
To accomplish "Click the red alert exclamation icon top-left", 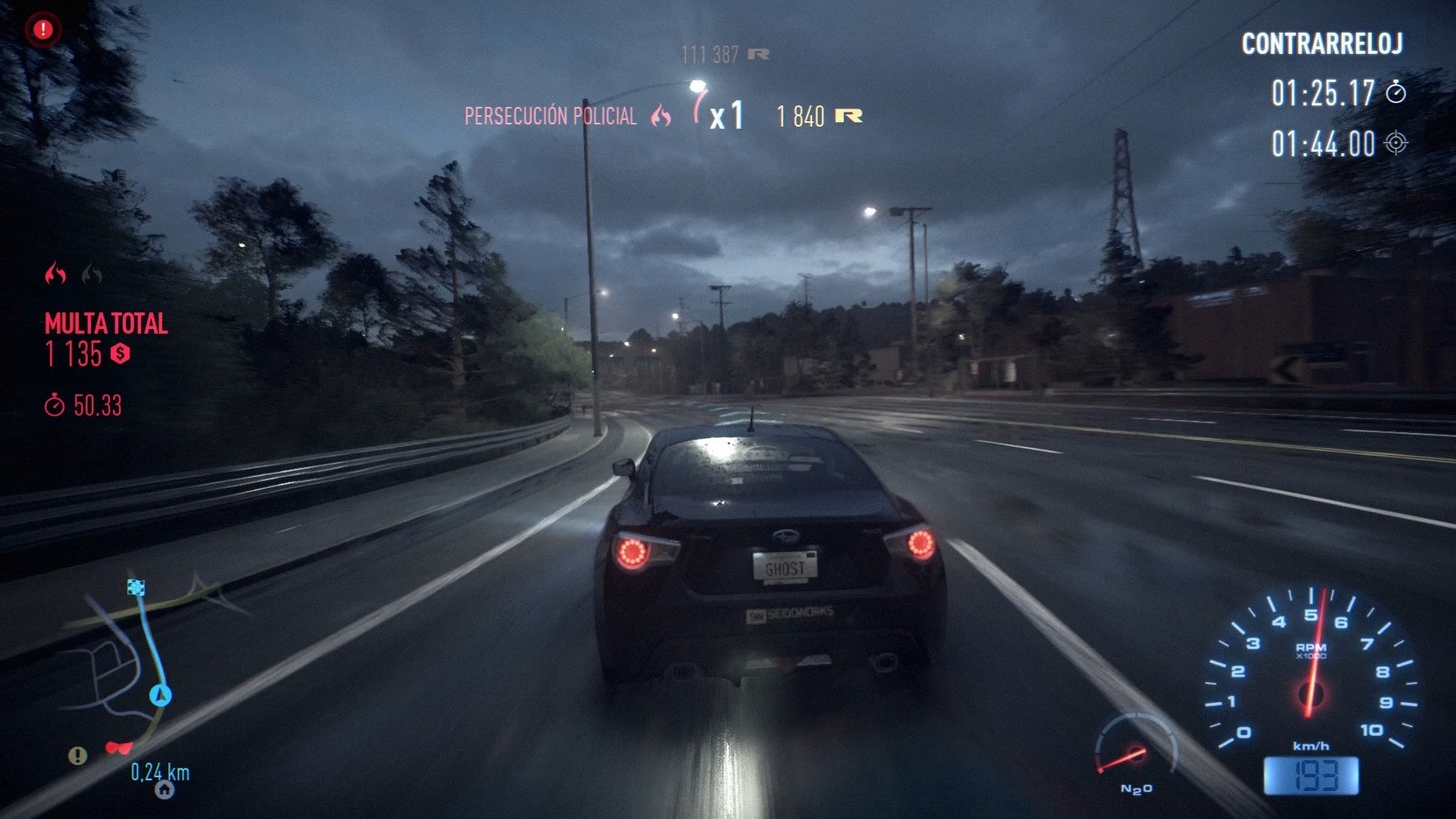I will click(x=42, y=30).
